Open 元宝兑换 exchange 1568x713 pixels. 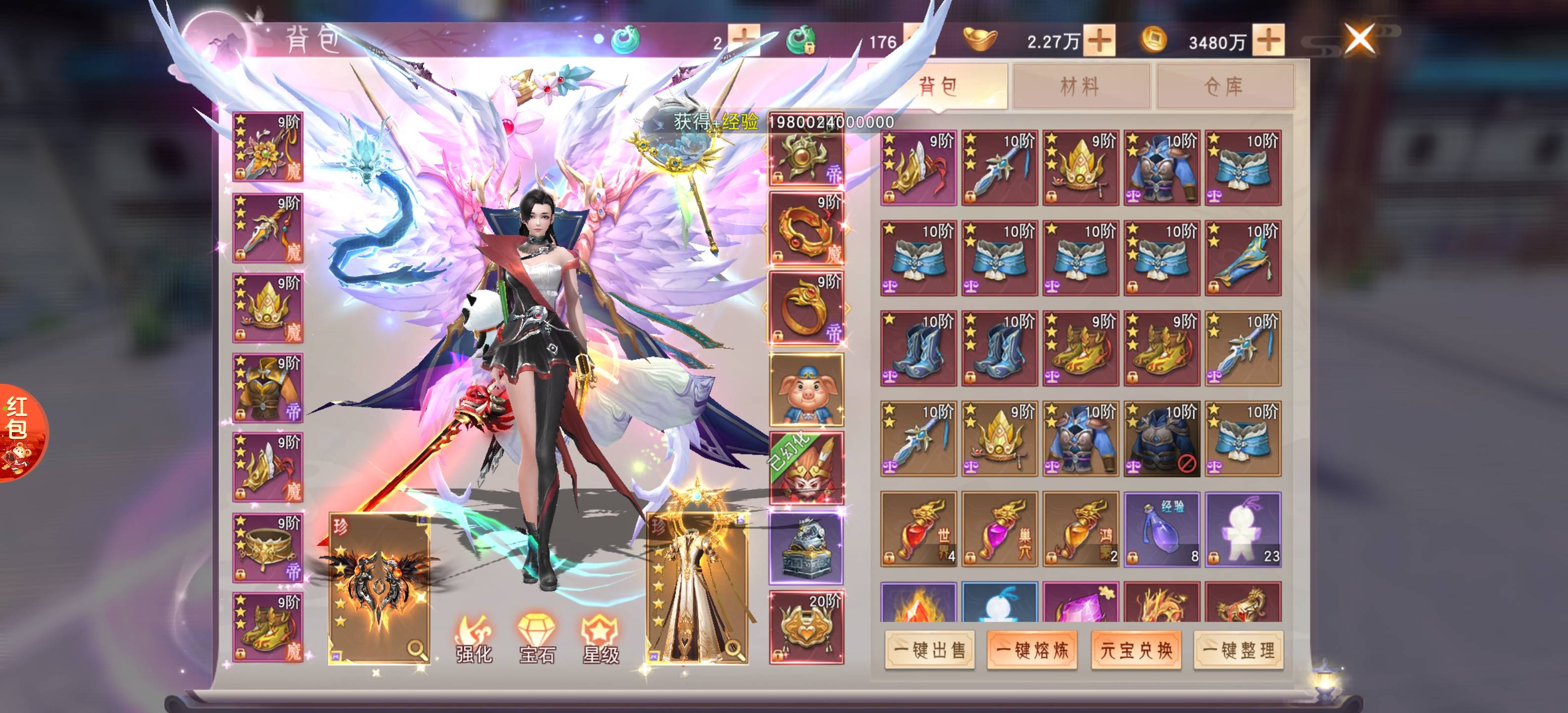click(x=1136, y=650)
